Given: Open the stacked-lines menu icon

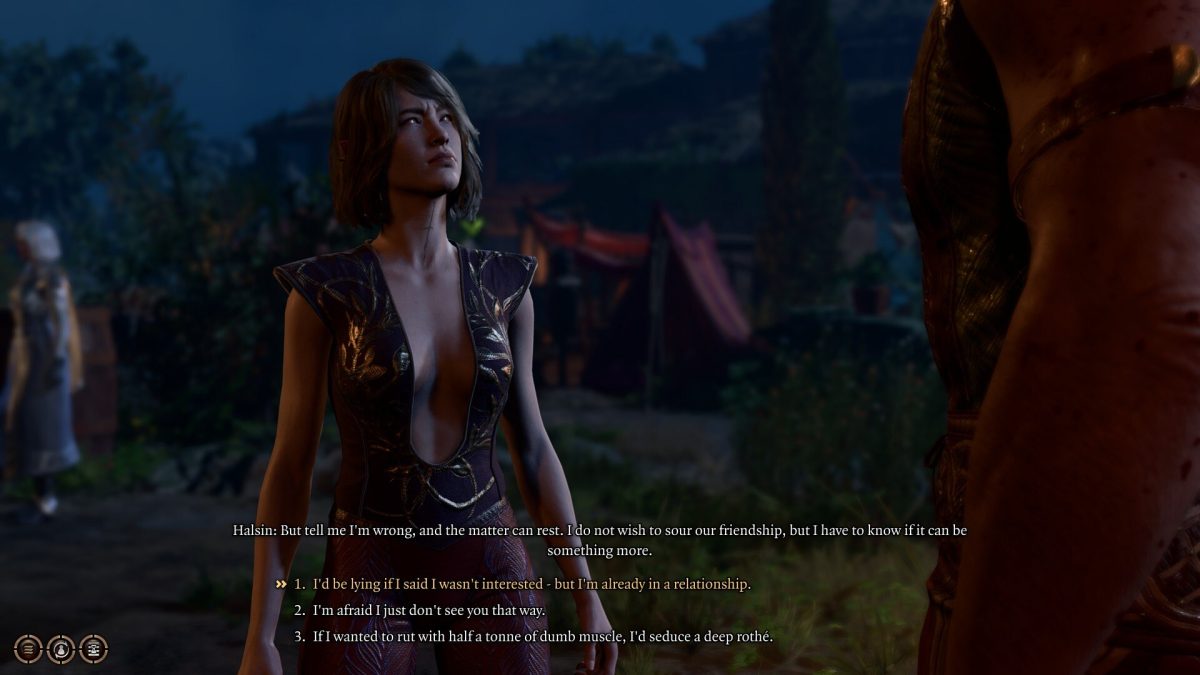Looking at the screenshot, I should point(28,648).
